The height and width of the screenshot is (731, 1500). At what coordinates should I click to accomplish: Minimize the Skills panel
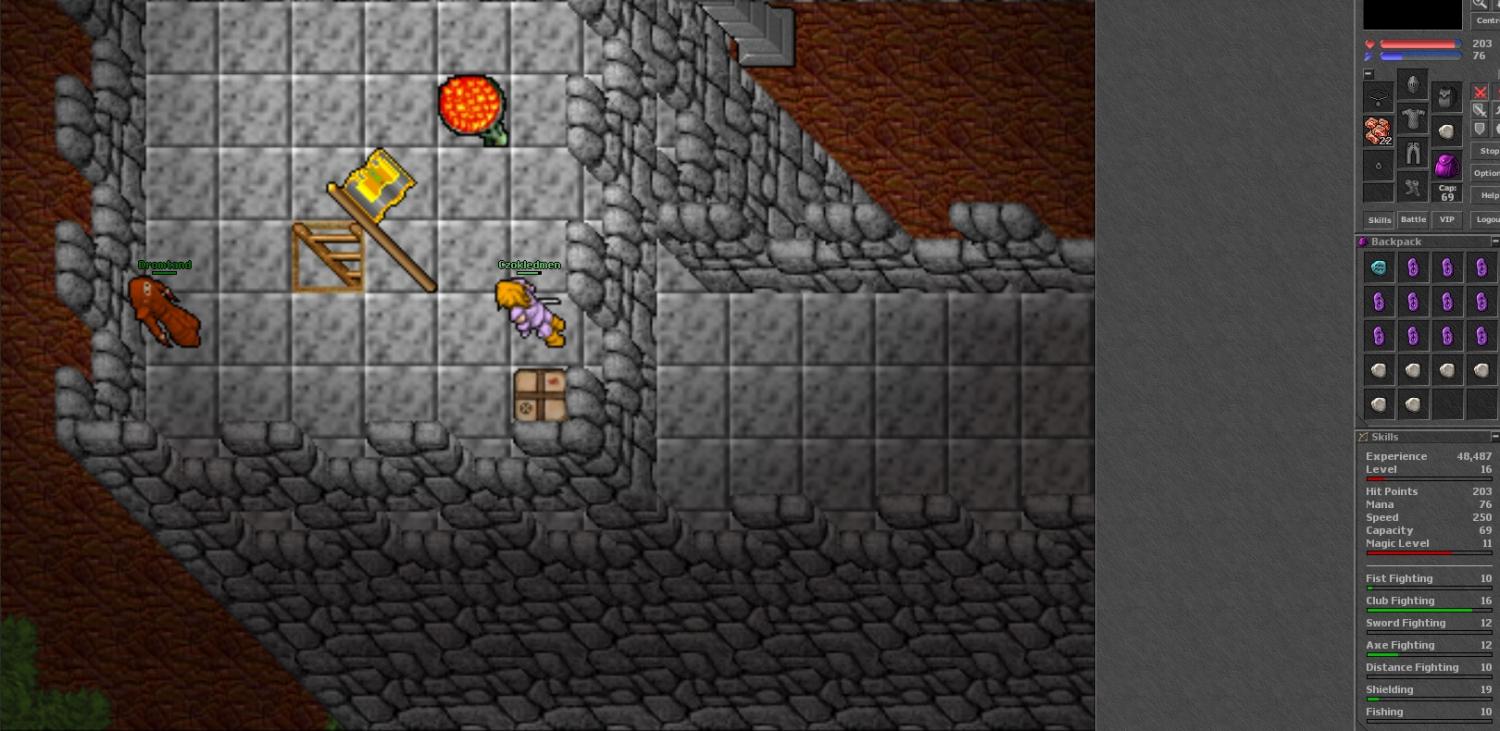[1495, 437]
